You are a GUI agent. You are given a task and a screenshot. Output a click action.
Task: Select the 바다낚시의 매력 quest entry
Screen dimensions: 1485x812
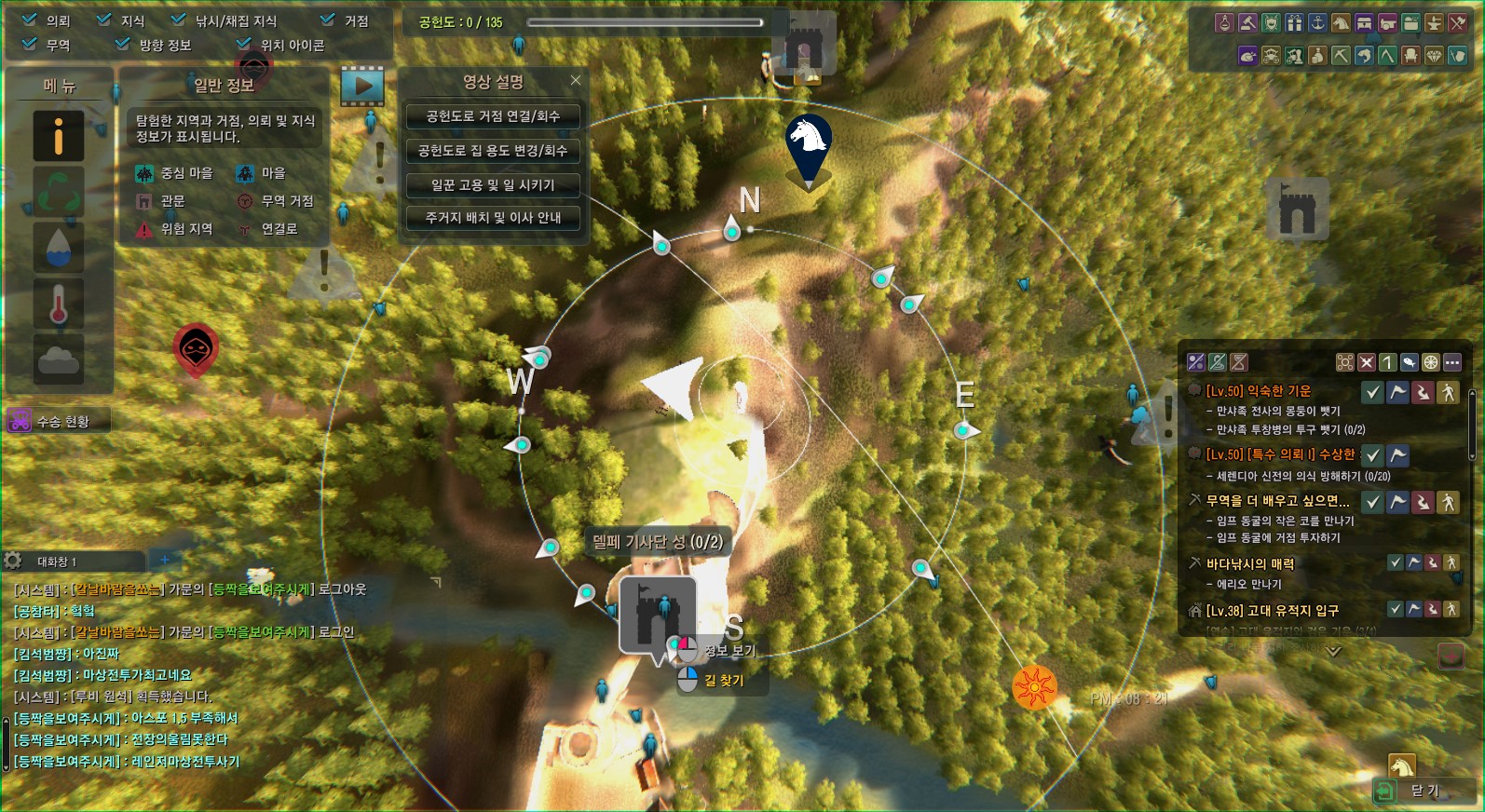click(x=1249, y=563)
